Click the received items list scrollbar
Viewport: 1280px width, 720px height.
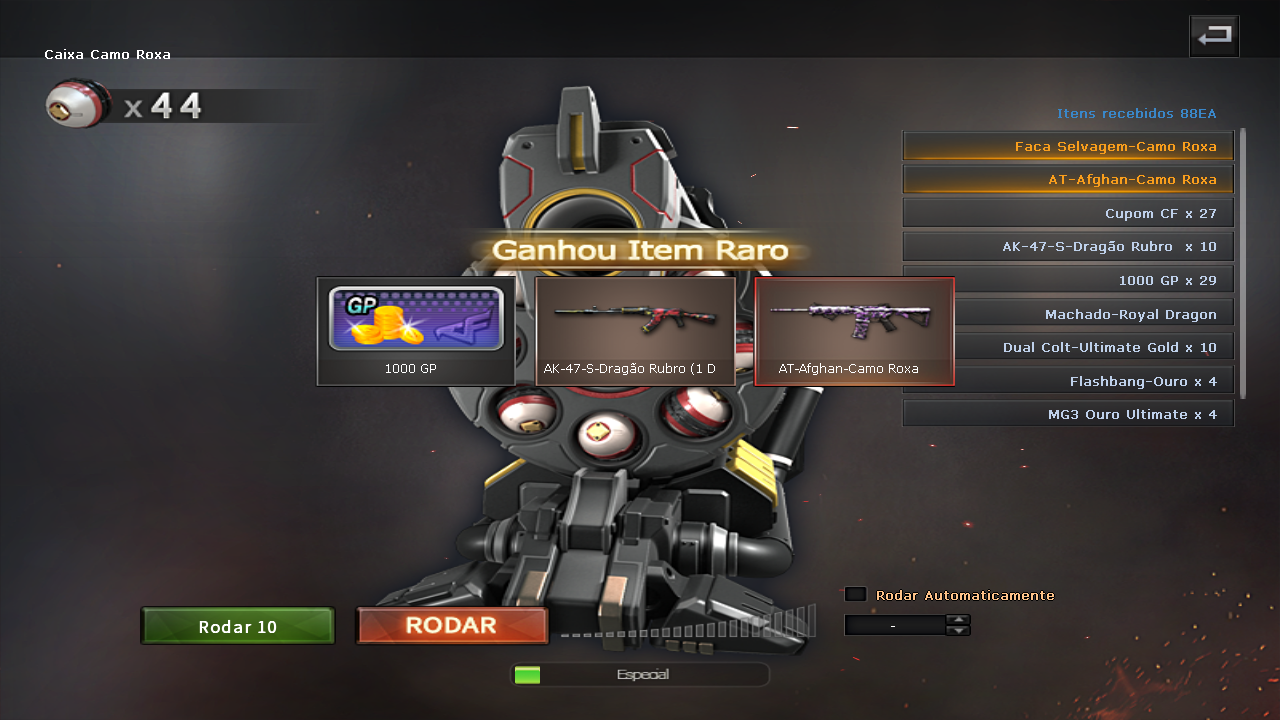[1244, 262]
